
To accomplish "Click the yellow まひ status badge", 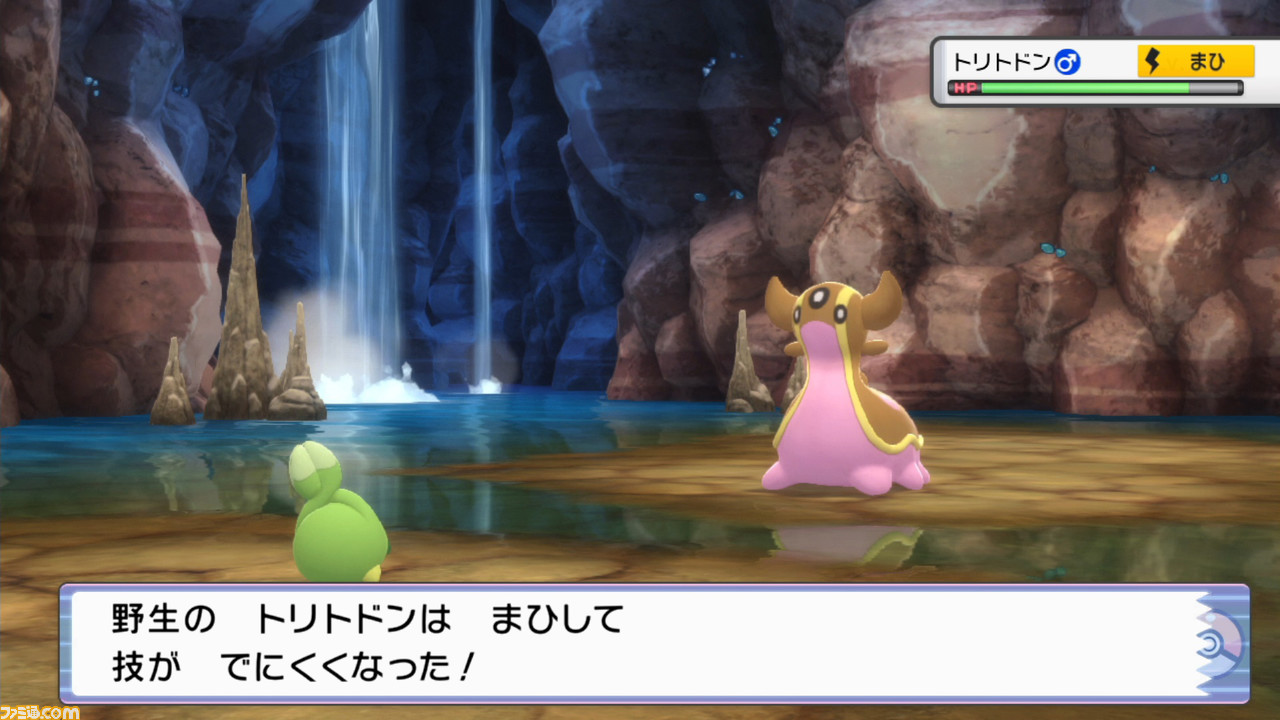I will pos(1195,60).
